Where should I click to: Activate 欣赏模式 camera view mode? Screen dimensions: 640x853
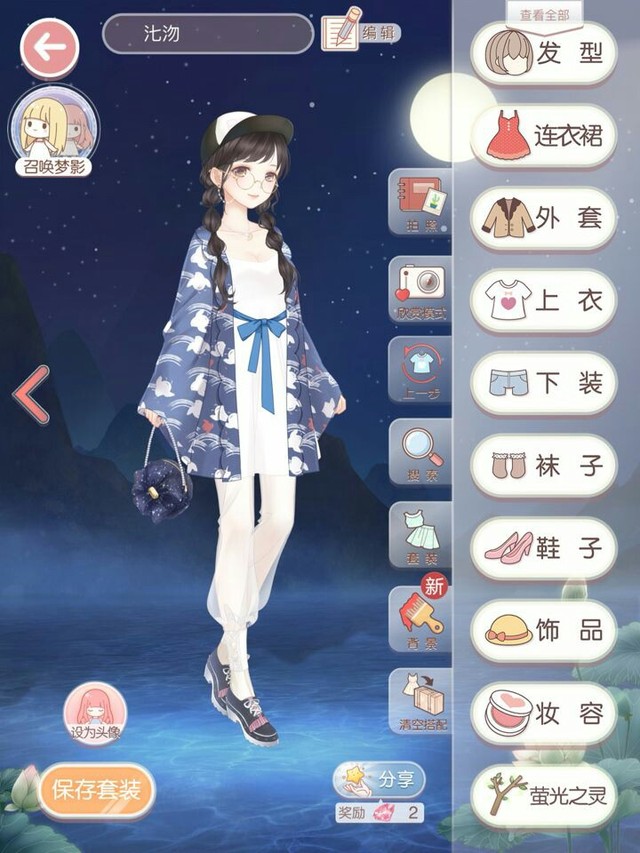420,290
